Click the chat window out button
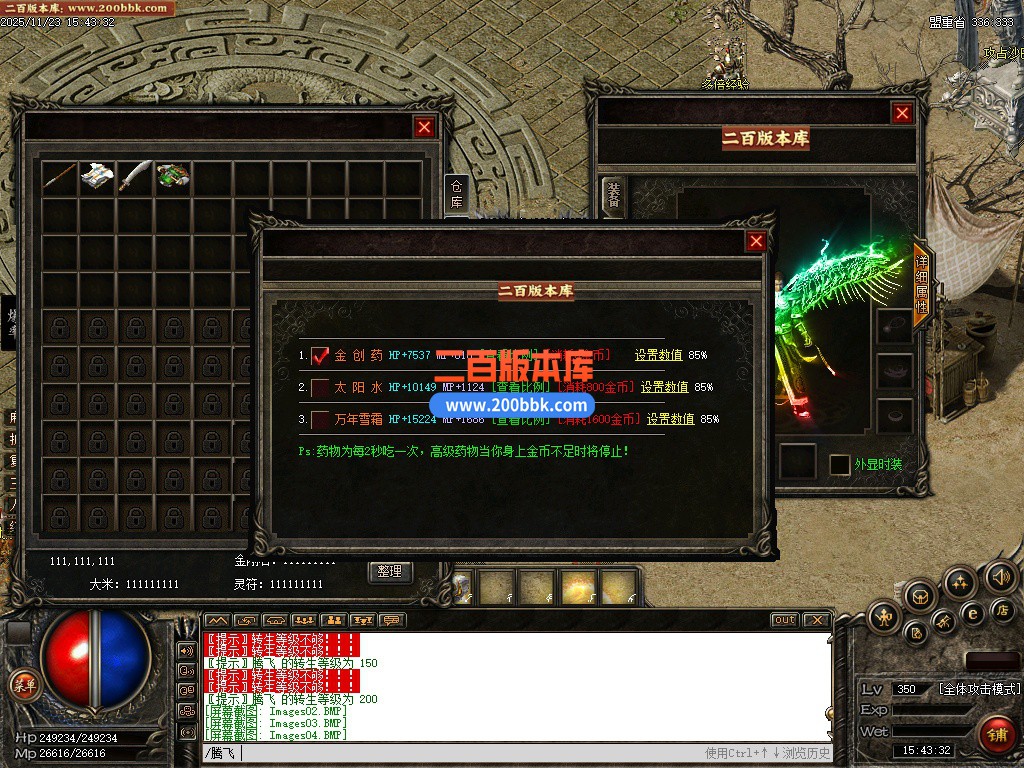Viewport: 1024px width, 768px height. [784, 620]
